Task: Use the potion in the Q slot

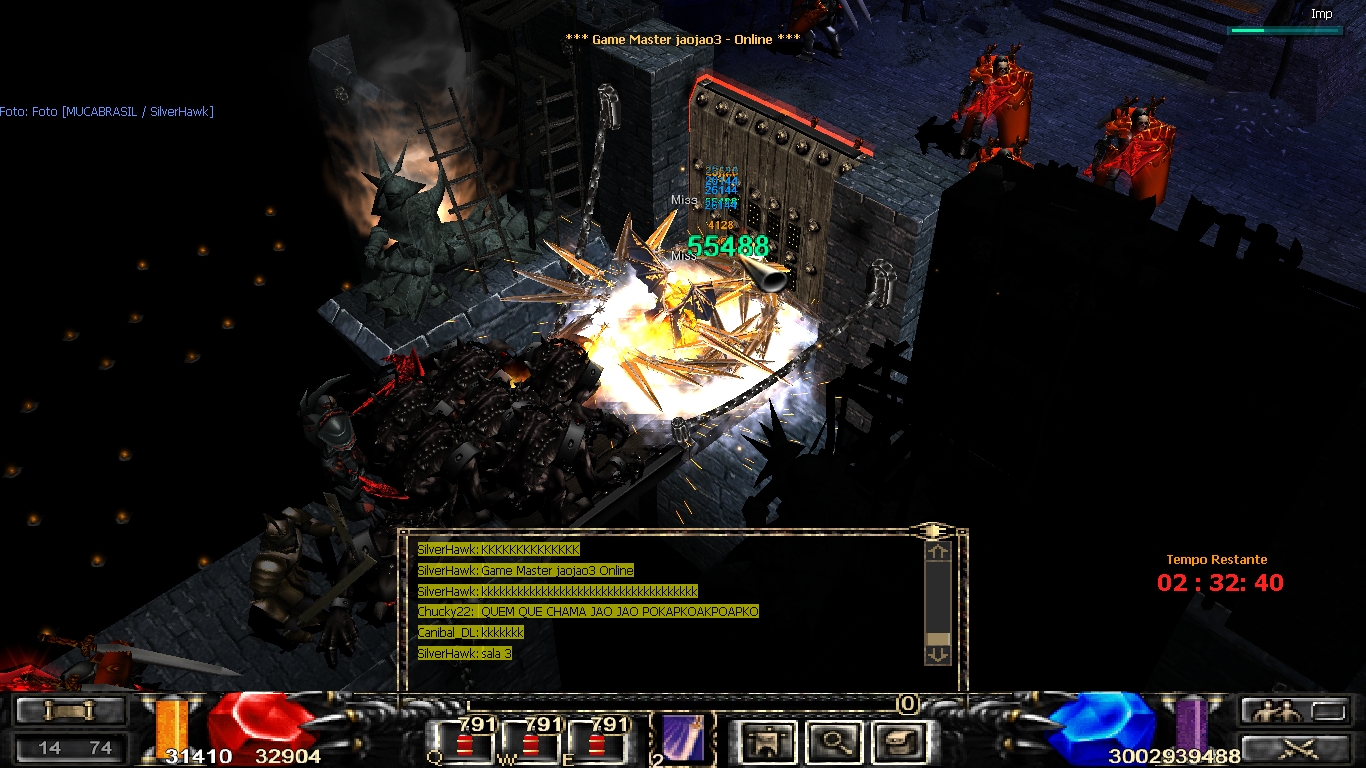Action: pyautogui.click(x=464, y=741)
